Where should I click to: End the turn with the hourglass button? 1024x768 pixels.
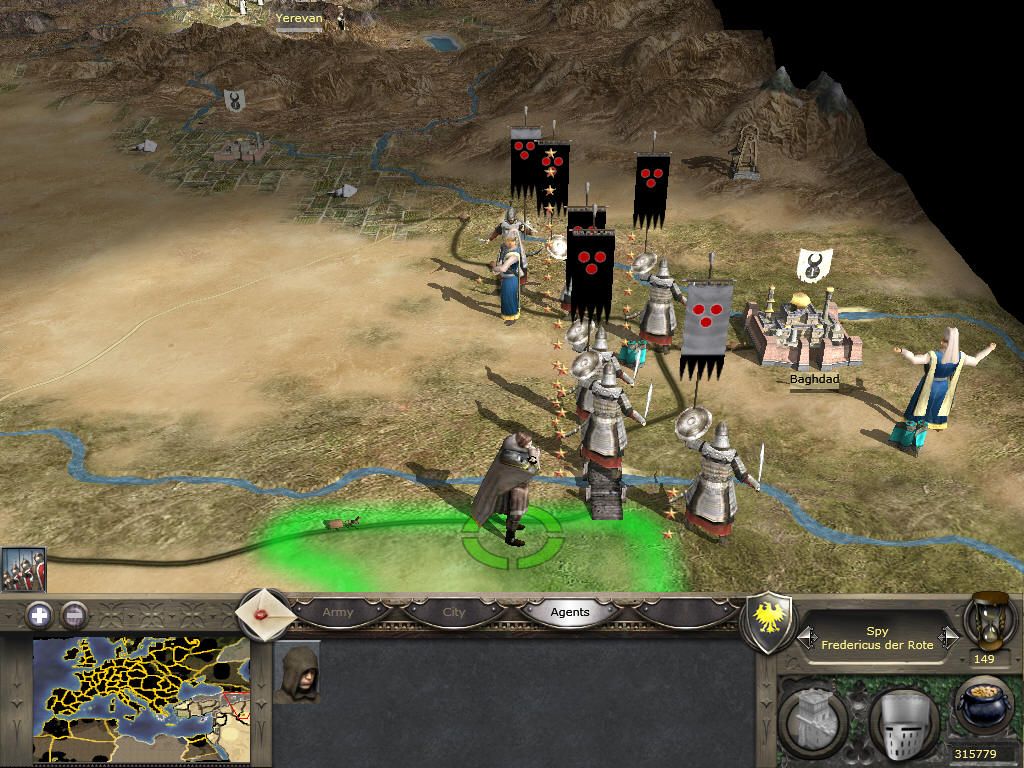click(x=988, y=619)
